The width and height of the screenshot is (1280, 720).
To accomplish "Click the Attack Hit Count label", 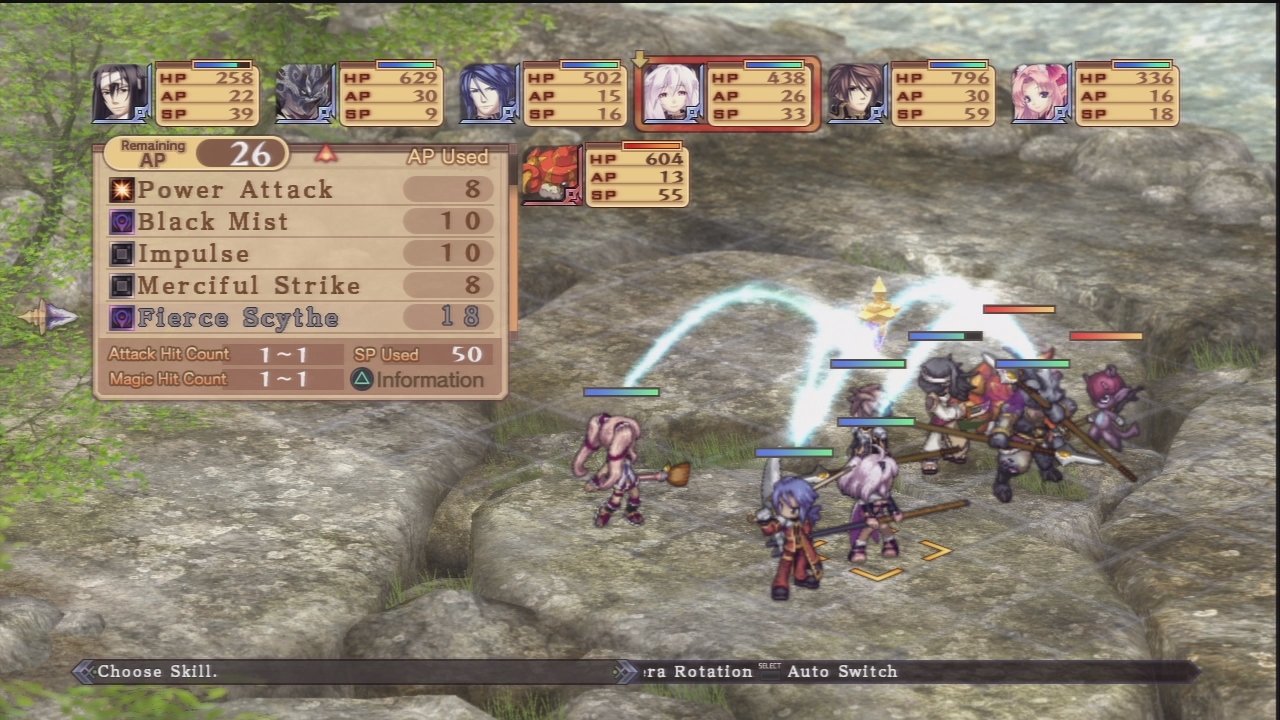I will click(168, 354).
